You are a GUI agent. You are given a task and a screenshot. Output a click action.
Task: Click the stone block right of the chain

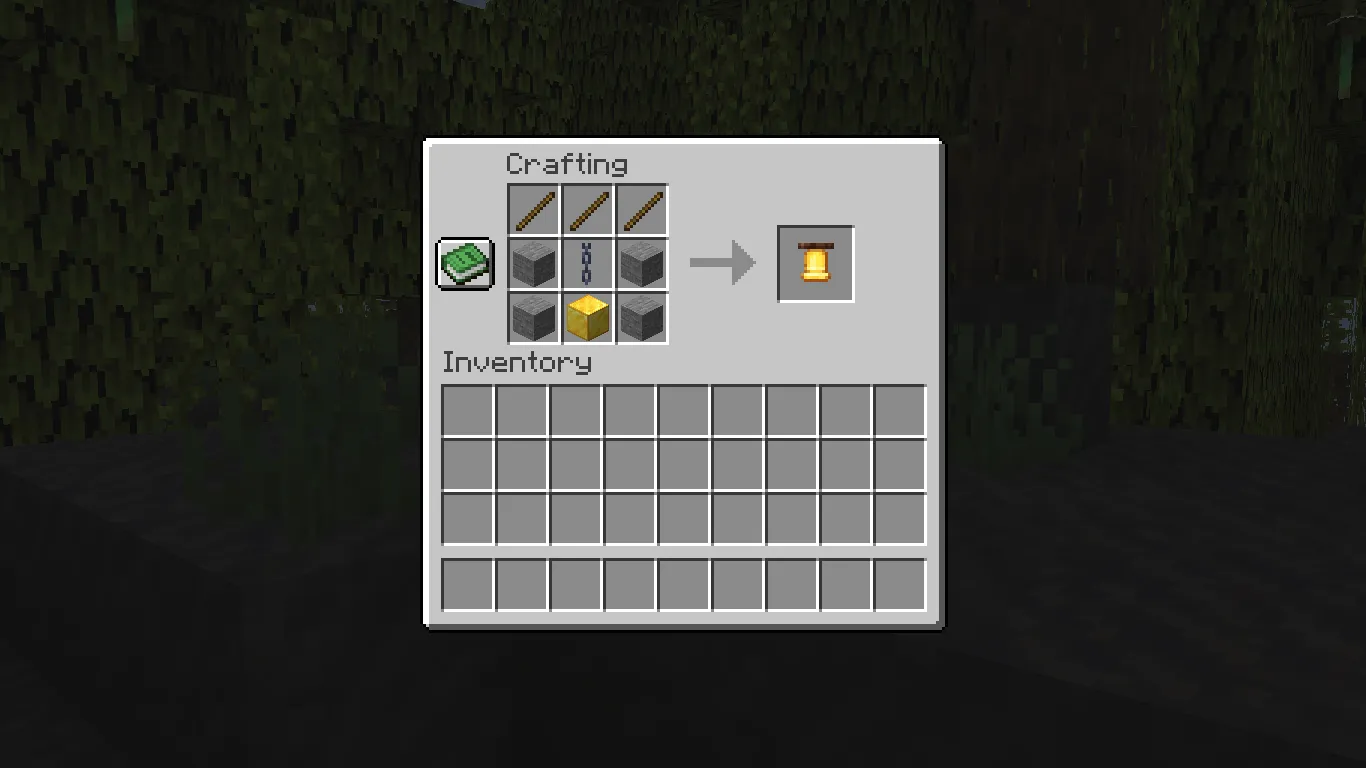(643, 263)
